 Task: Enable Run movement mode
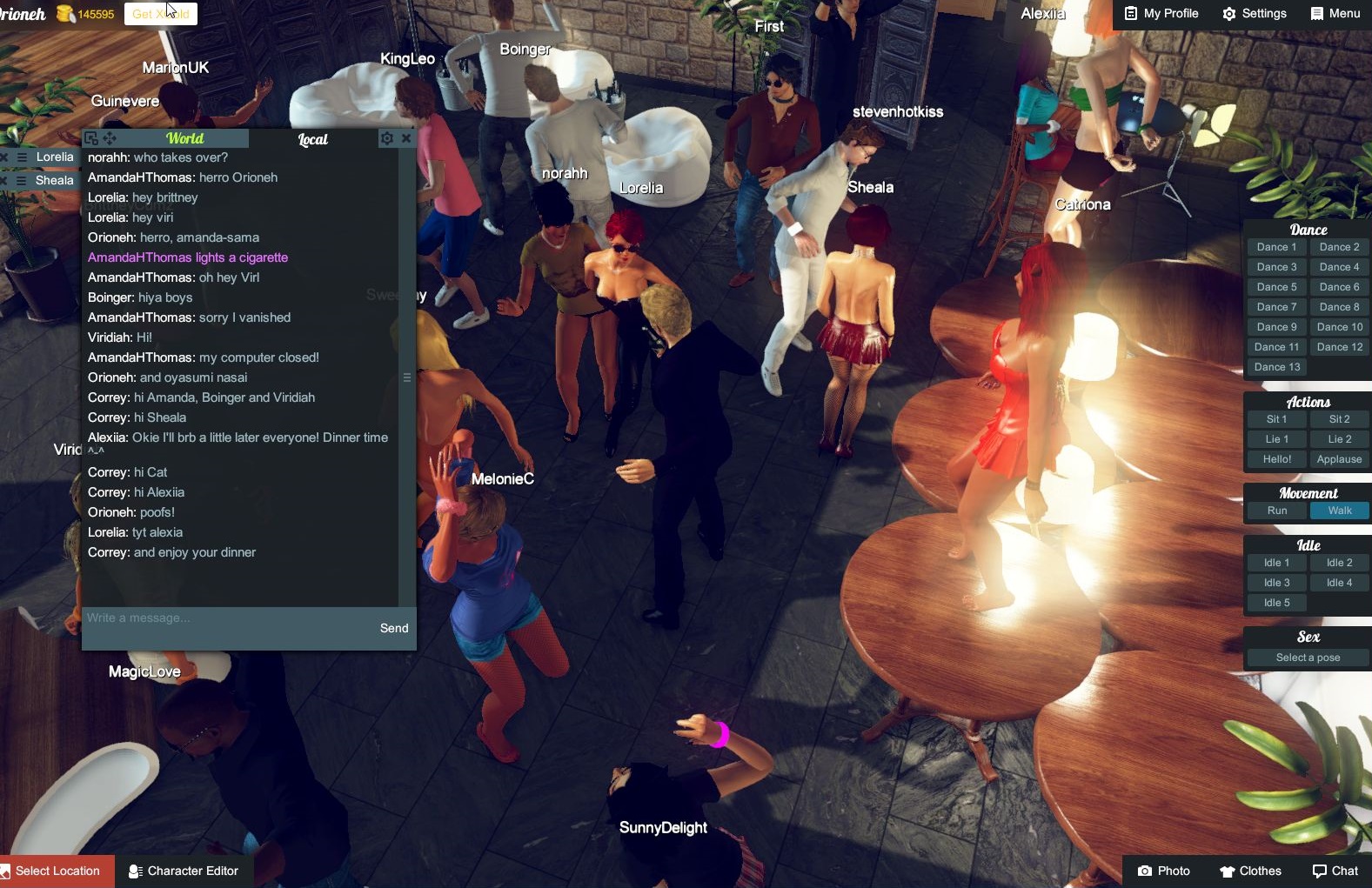[1275, 511]
